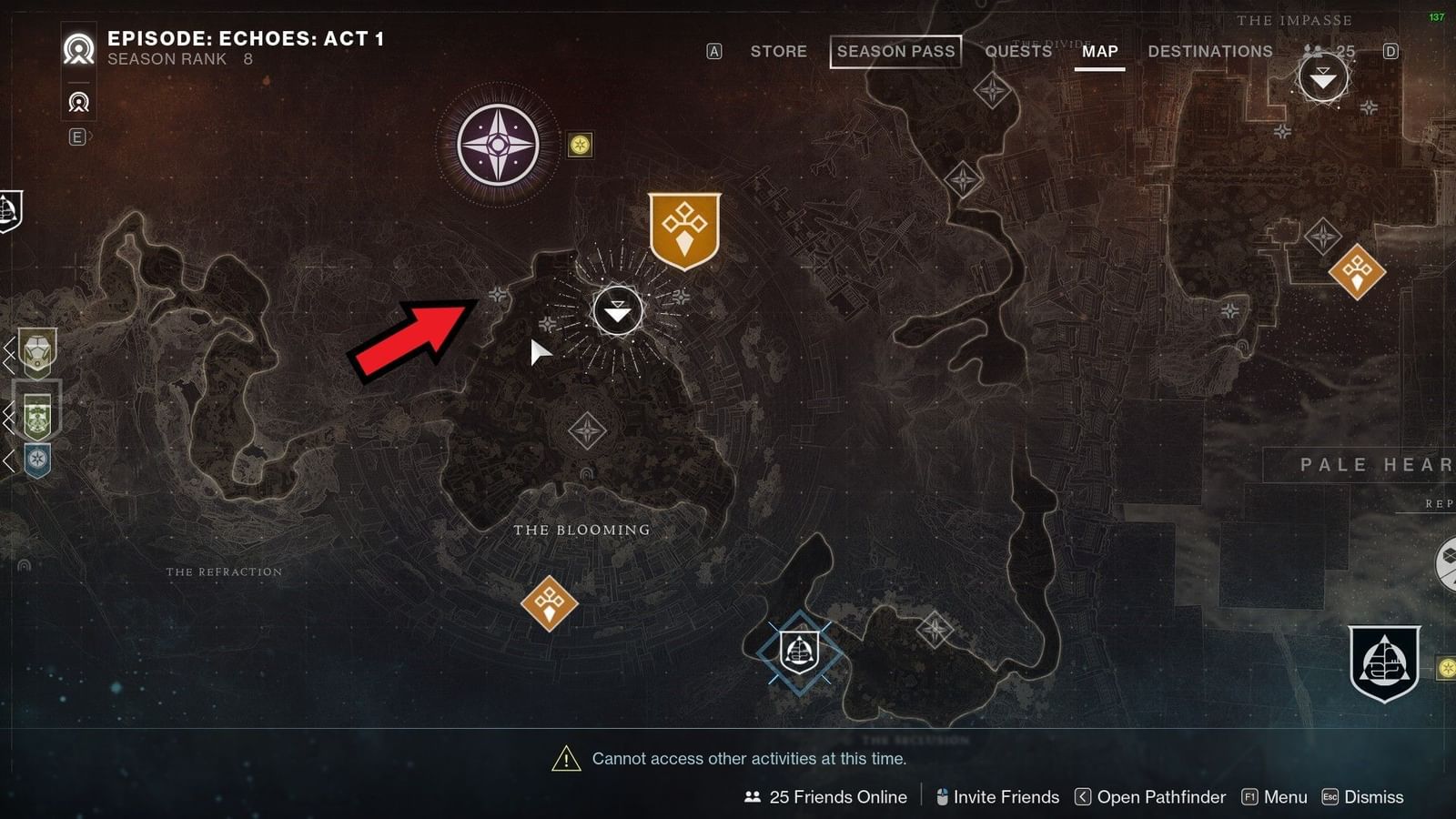
Task: Select the landing zone marker in The Blooming
Action: 617,310
